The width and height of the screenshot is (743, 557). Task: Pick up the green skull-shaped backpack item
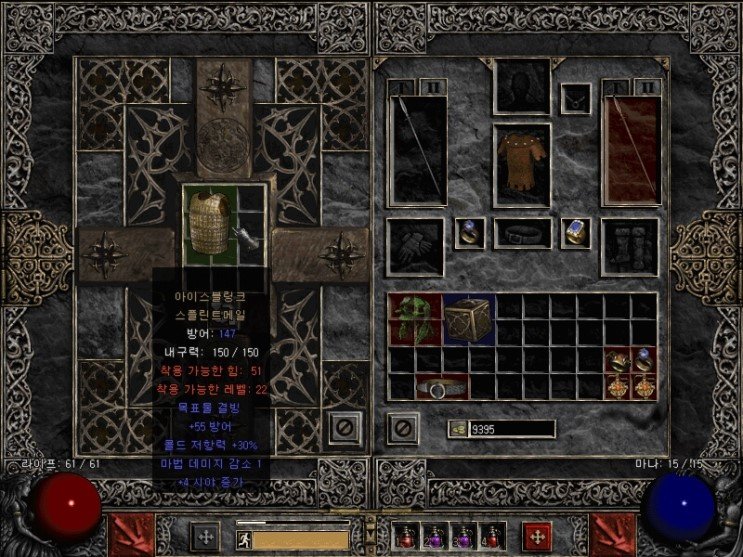tap(415, 319)
